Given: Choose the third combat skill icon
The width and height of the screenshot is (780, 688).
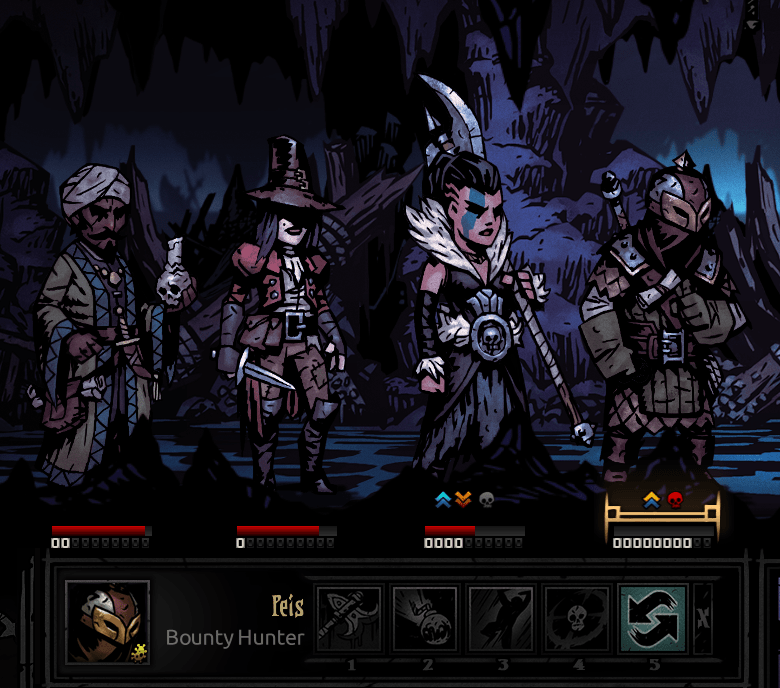Looking at the screenshot, I should click(x=501, y=618).
